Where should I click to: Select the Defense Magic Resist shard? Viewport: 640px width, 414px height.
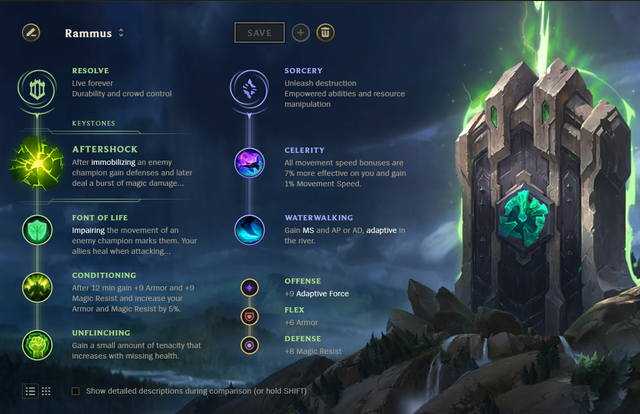pyautogui.click(x=250, y=344)
